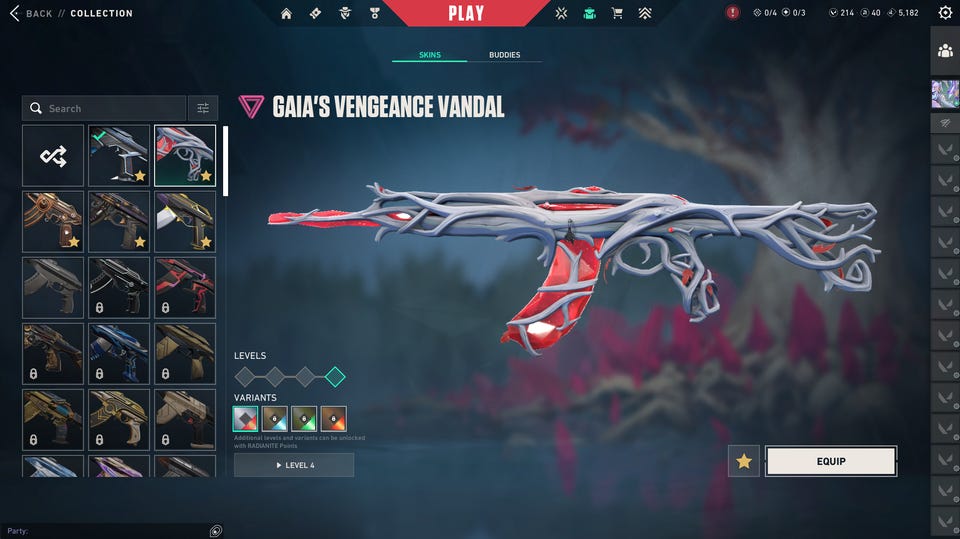Image resolution: width=960 pixels, height=539 pixels.
Task: Select the Gaia's Vengeance Vandal thumbnail
Action: click(x=185, y=156)
